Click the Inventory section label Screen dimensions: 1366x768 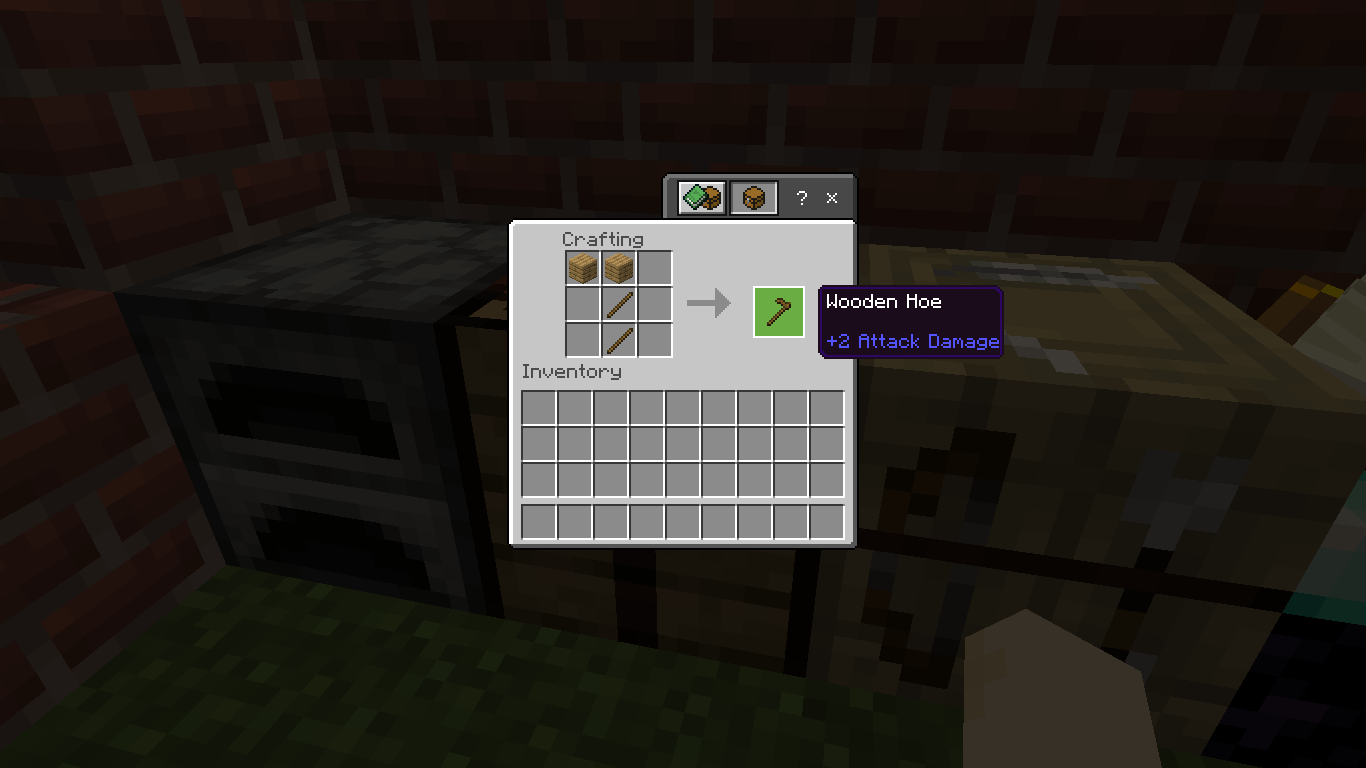(571, 371)
